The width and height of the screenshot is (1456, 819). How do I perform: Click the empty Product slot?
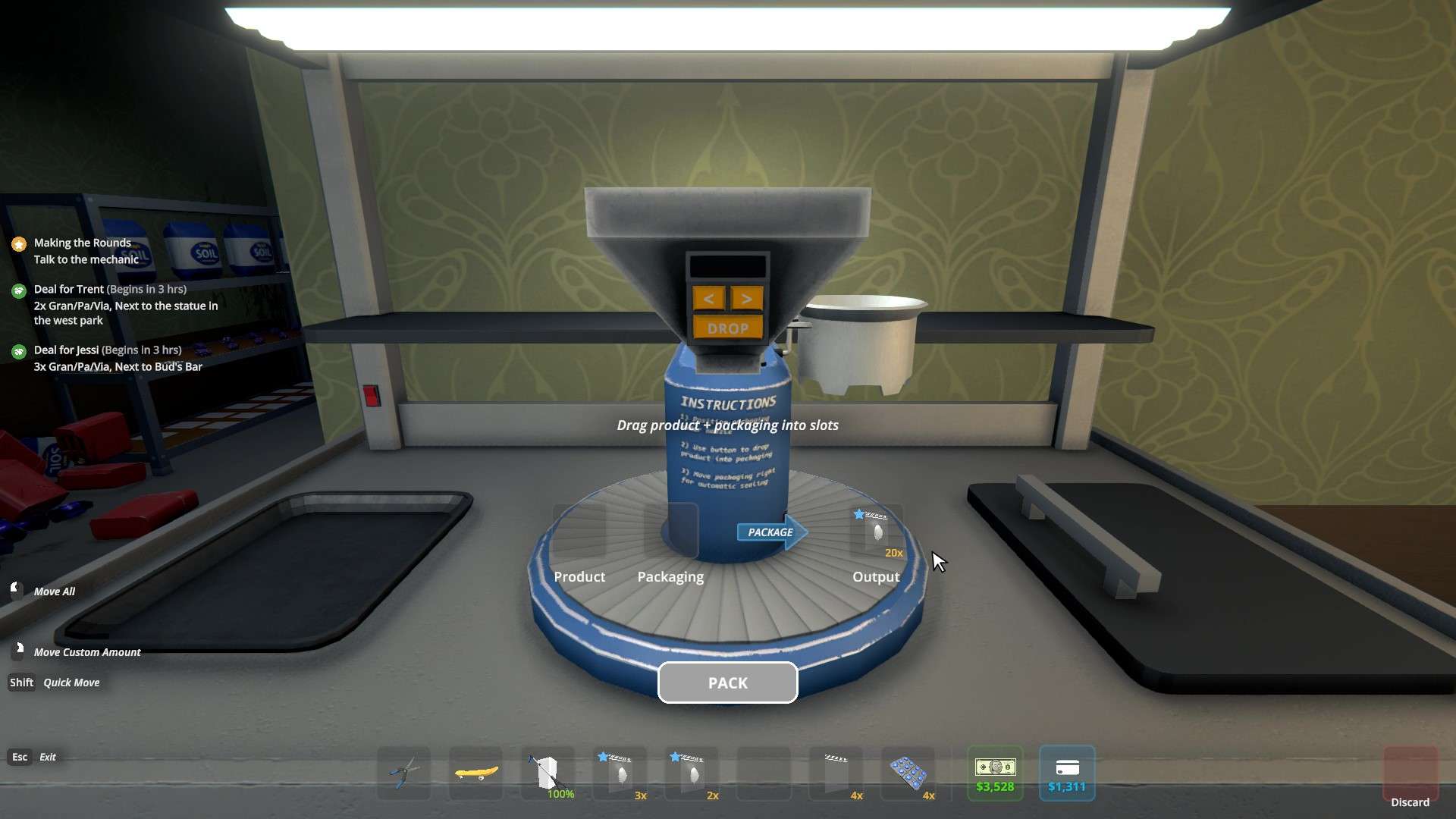coord(579,532)
